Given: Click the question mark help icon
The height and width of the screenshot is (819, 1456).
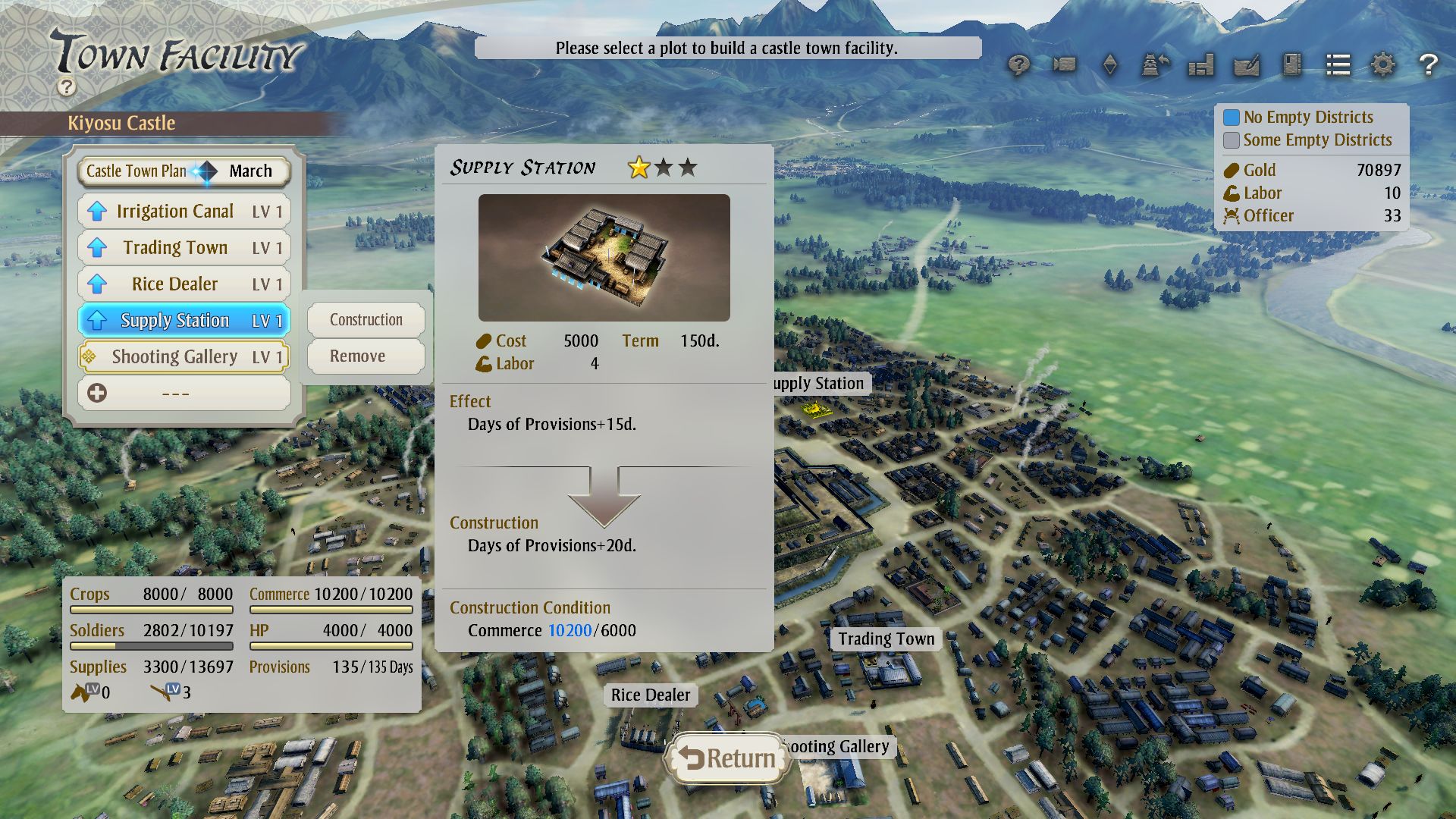Looking at the screenshot, I should click(1429, 66).
